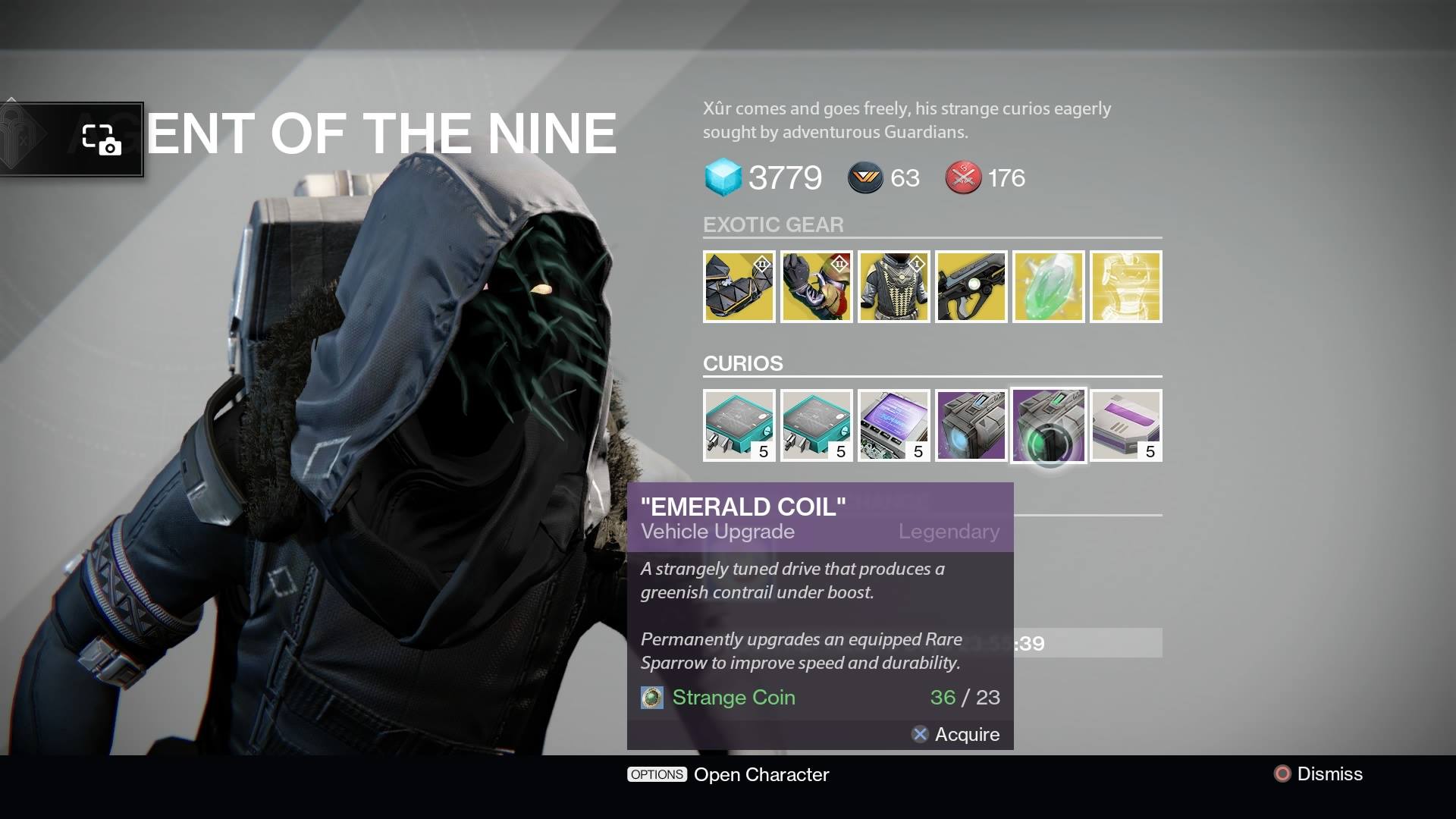This screenshot has width=1456, height=819.
Task: Select the exotic helmet in Exotic Gear
Action: tap(739, 287)
